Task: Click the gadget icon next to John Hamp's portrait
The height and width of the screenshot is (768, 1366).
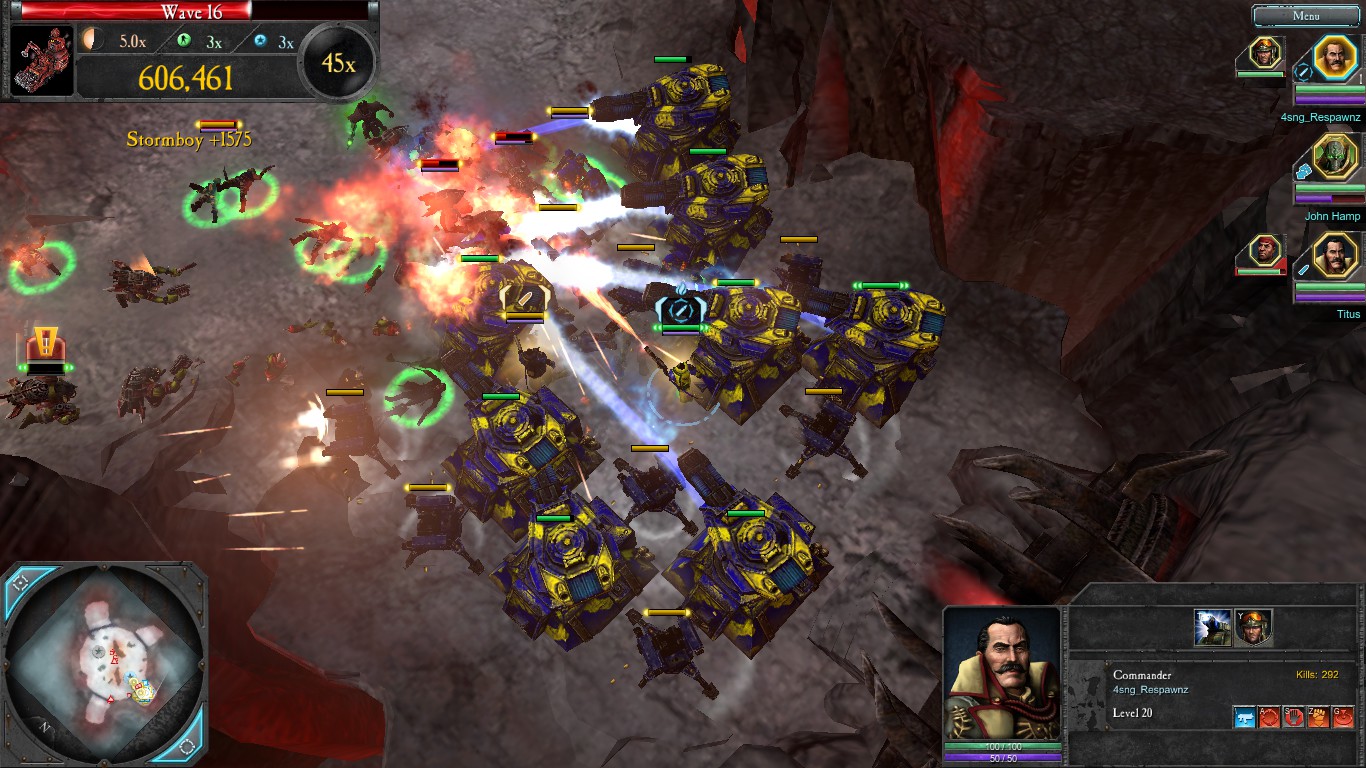Action: point(1306,170)
